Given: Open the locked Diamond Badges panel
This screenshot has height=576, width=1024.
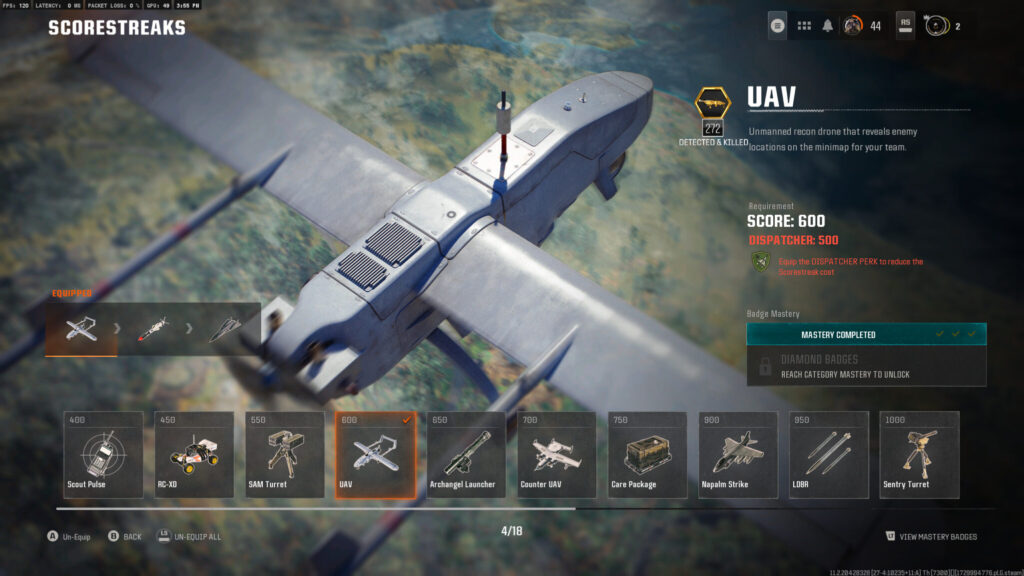Looking at the screenshot, I should (866, 366).
